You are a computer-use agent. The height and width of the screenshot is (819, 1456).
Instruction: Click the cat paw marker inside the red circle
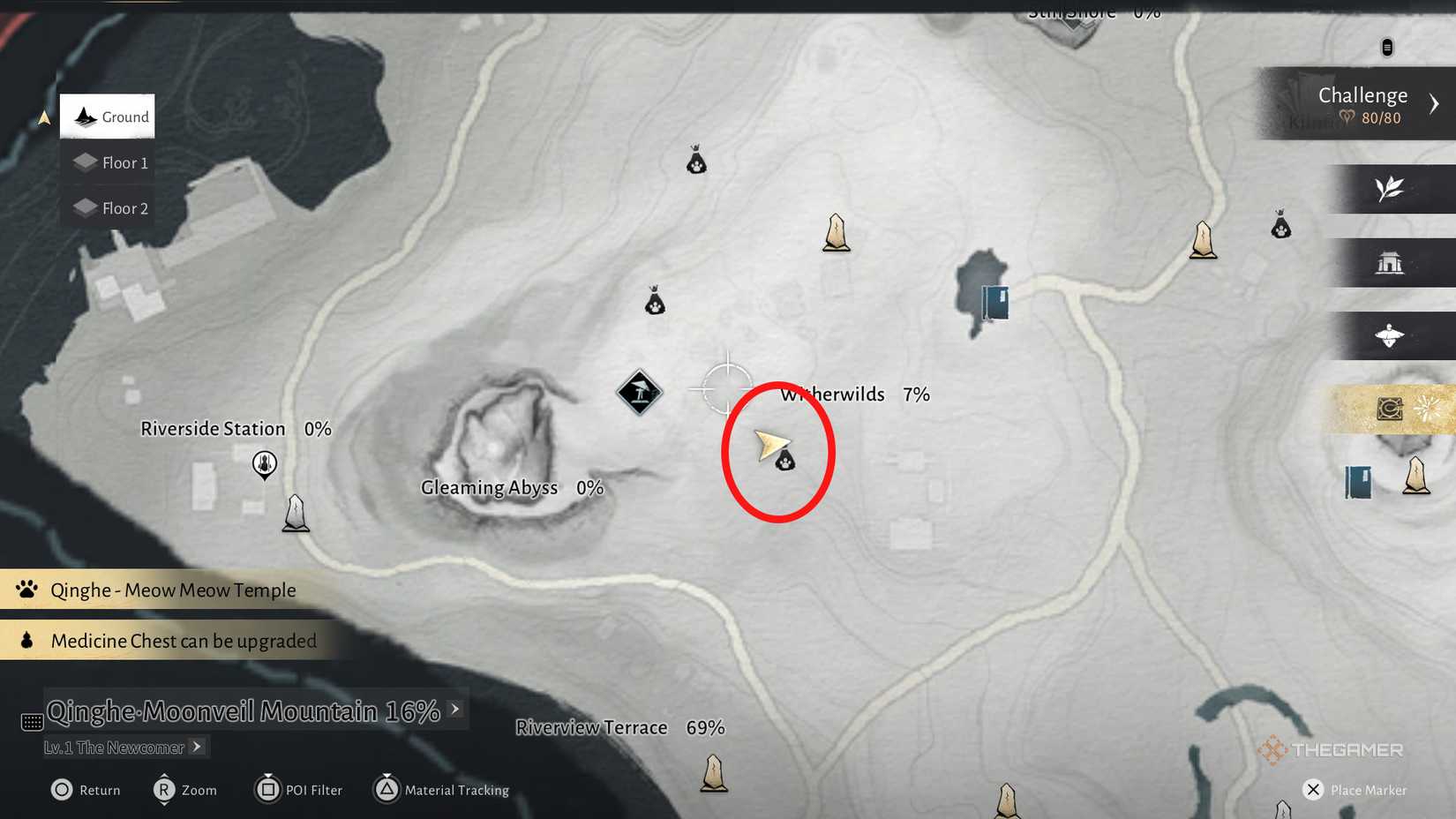[x=784, y=461]
